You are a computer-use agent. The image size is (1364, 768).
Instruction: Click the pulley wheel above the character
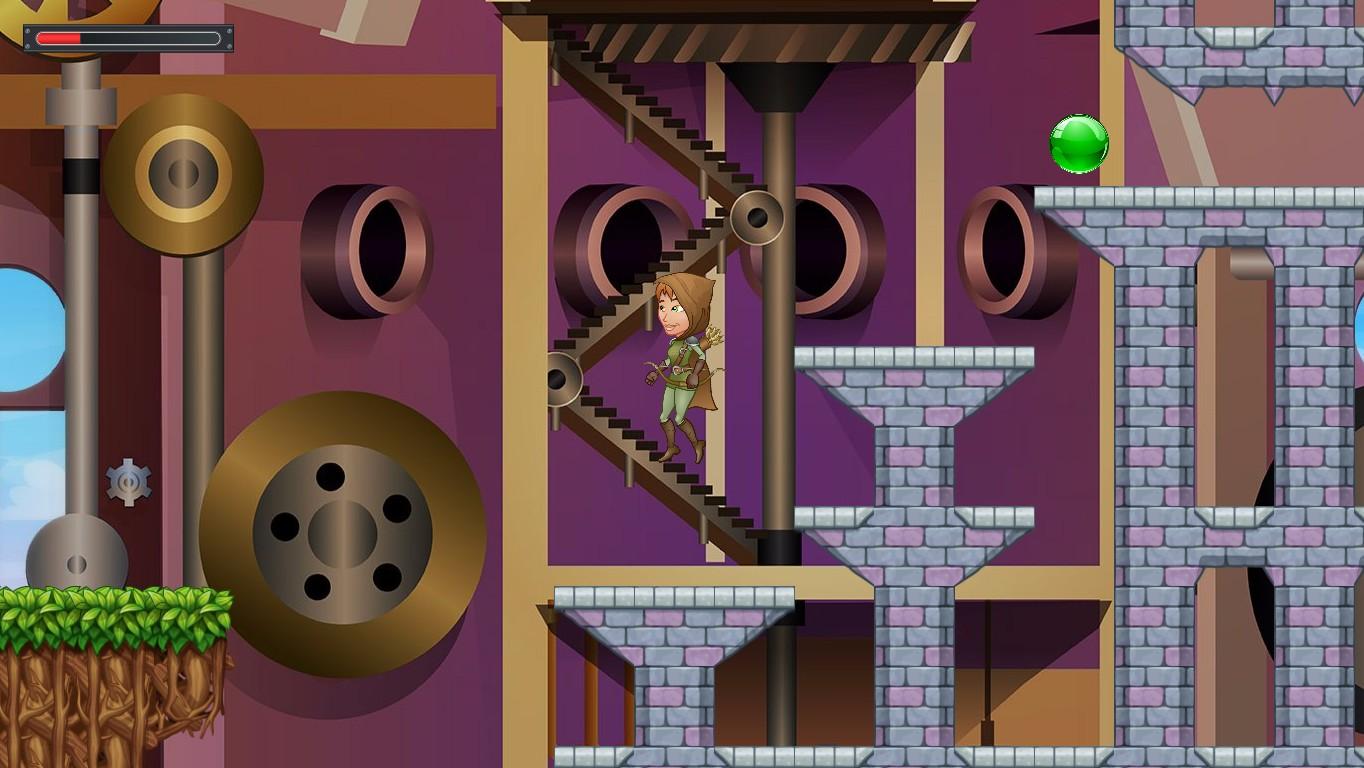point(757,215)
